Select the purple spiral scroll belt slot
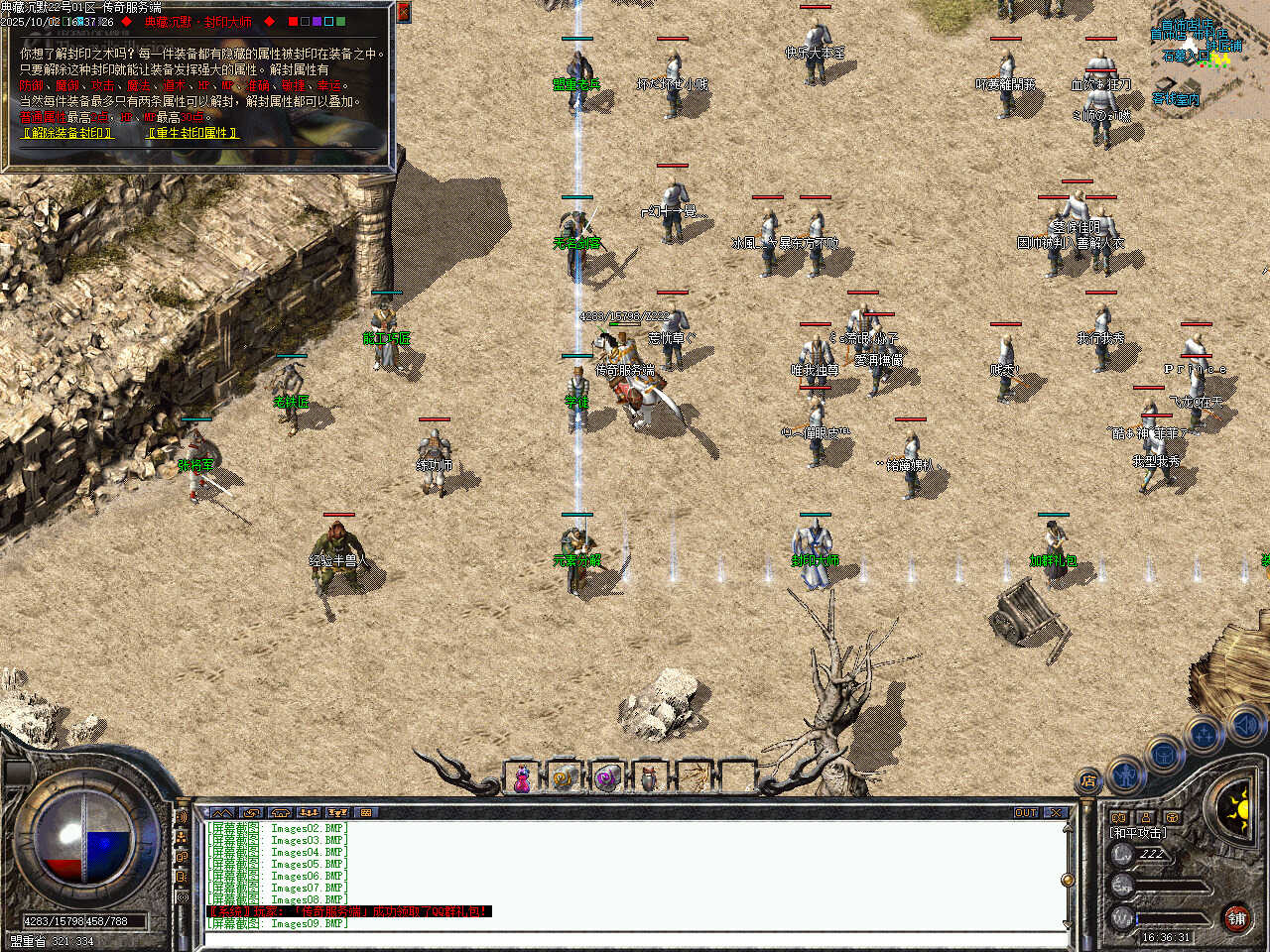Screen dimensions: 1270x952 click(606, 779)
